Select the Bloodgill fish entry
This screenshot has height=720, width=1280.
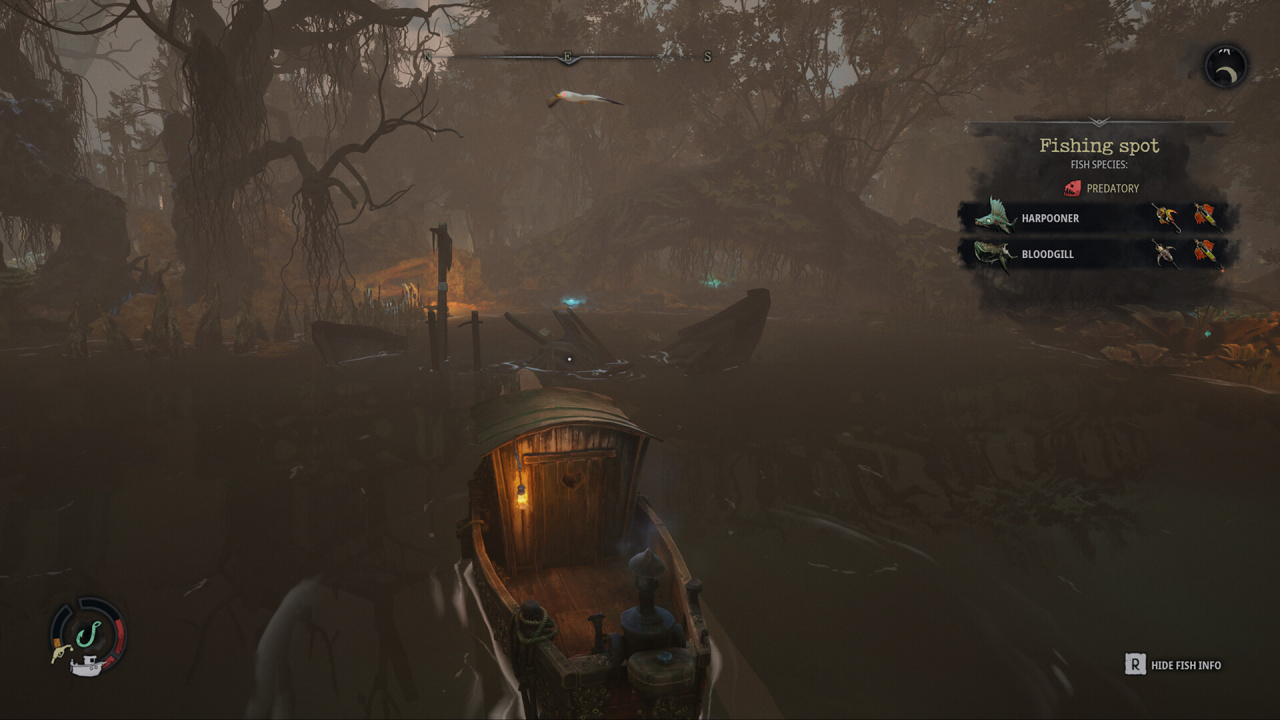point(1047,254)
